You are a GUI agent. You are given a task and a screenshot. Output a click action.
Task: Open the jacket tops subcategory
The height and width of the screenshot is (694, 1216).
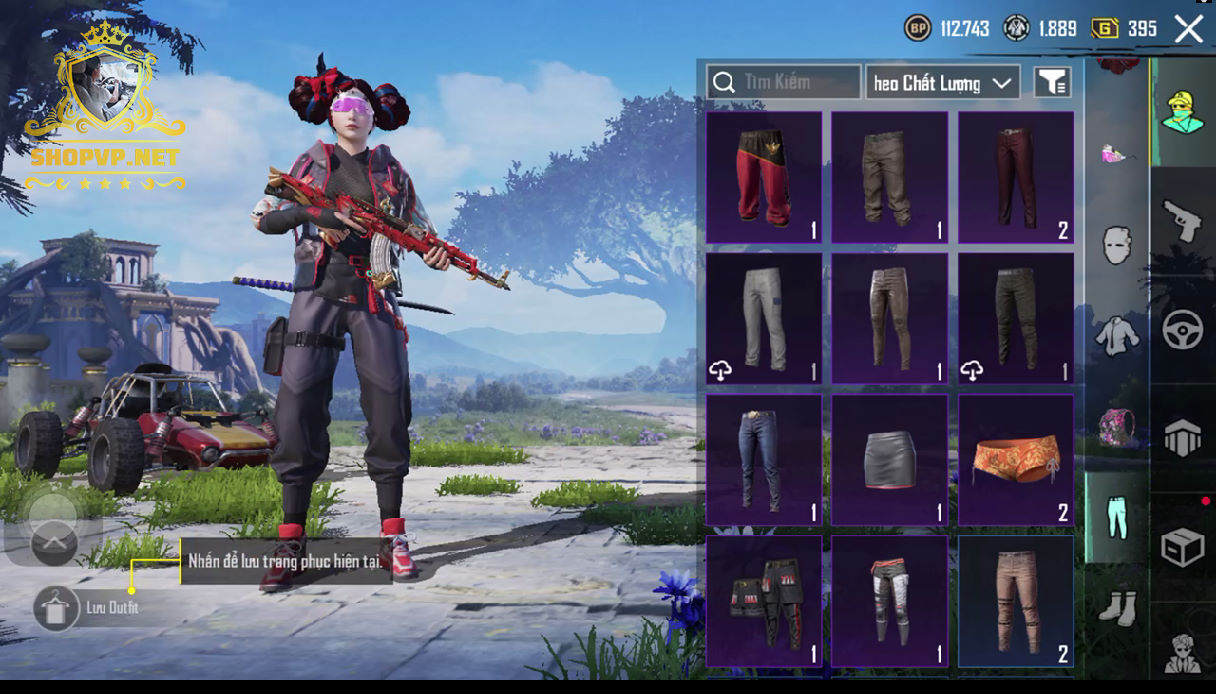1117,336
